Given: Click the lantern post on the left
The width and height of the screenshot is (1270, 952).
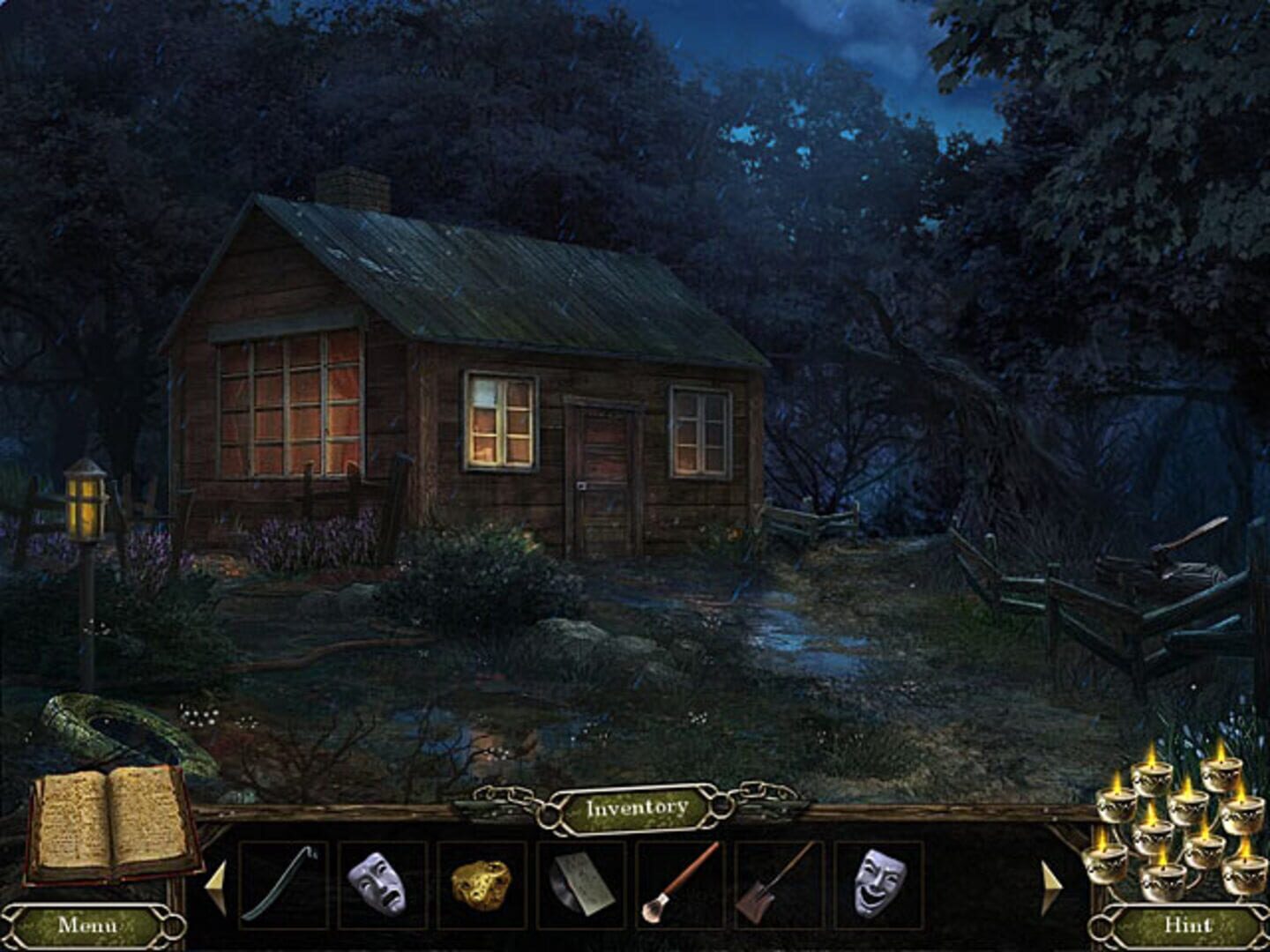Looking at the screenshot, I should pos(86,502).
